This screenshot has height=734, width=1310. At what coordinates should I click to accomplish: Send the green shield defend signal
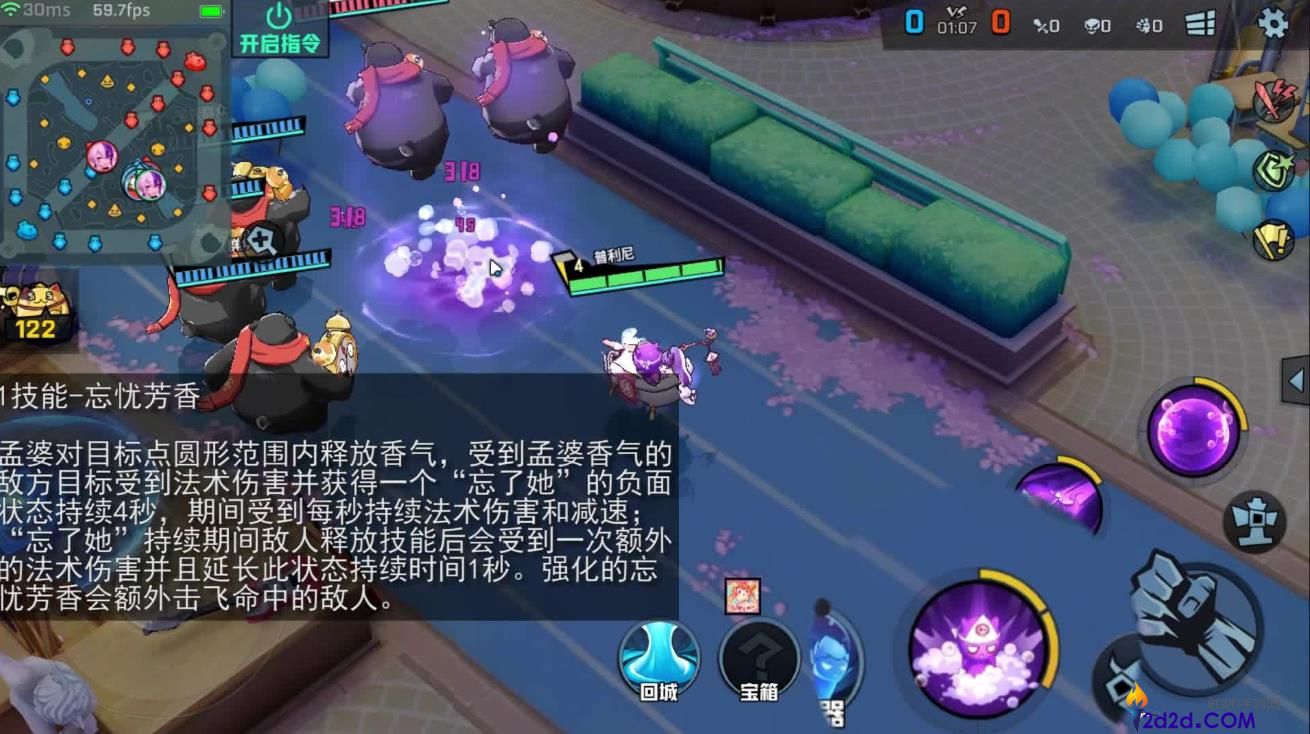coord(1276,169)
